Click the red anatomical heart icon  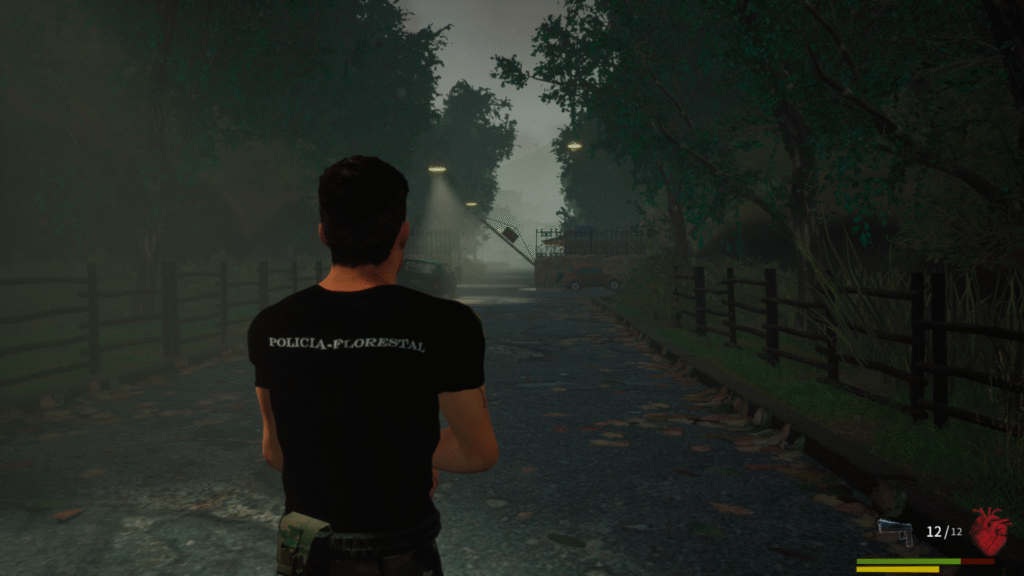tap(989, 531)
